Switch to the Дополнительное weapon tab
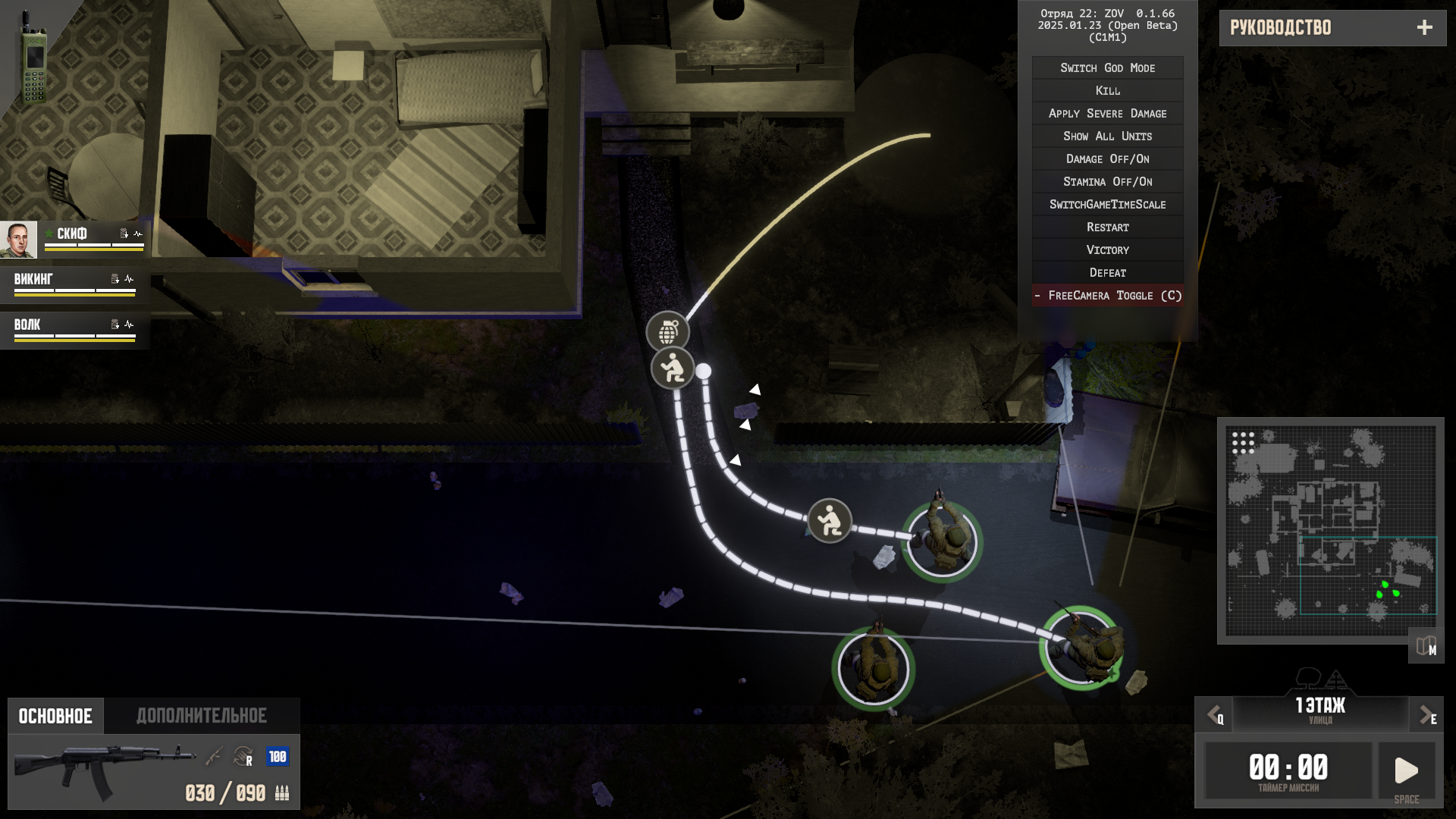The width and height of the screenshot is (1456, 819). 202,716
